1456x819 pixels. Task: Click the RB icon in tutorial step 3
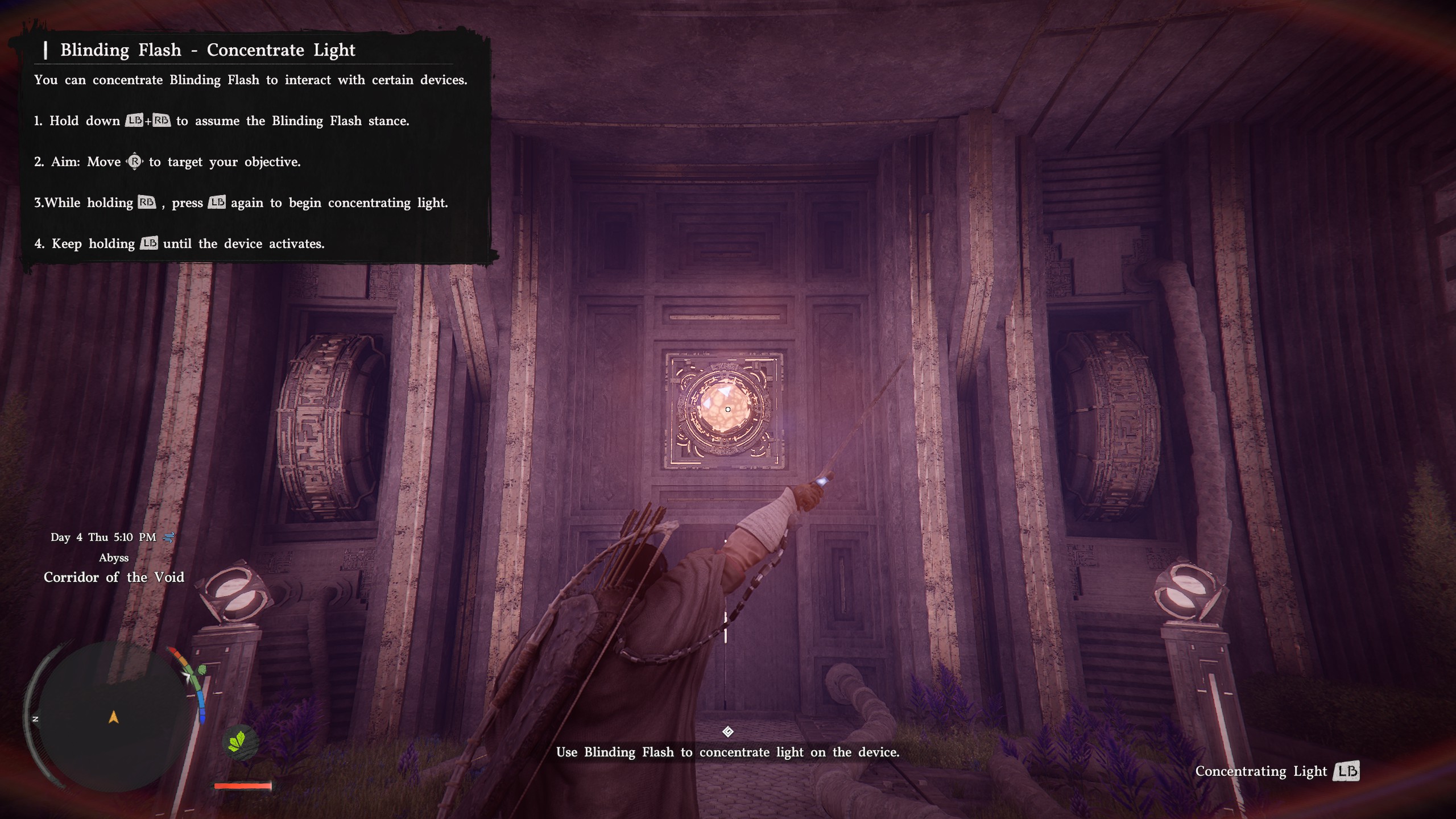tap(146, 202)
